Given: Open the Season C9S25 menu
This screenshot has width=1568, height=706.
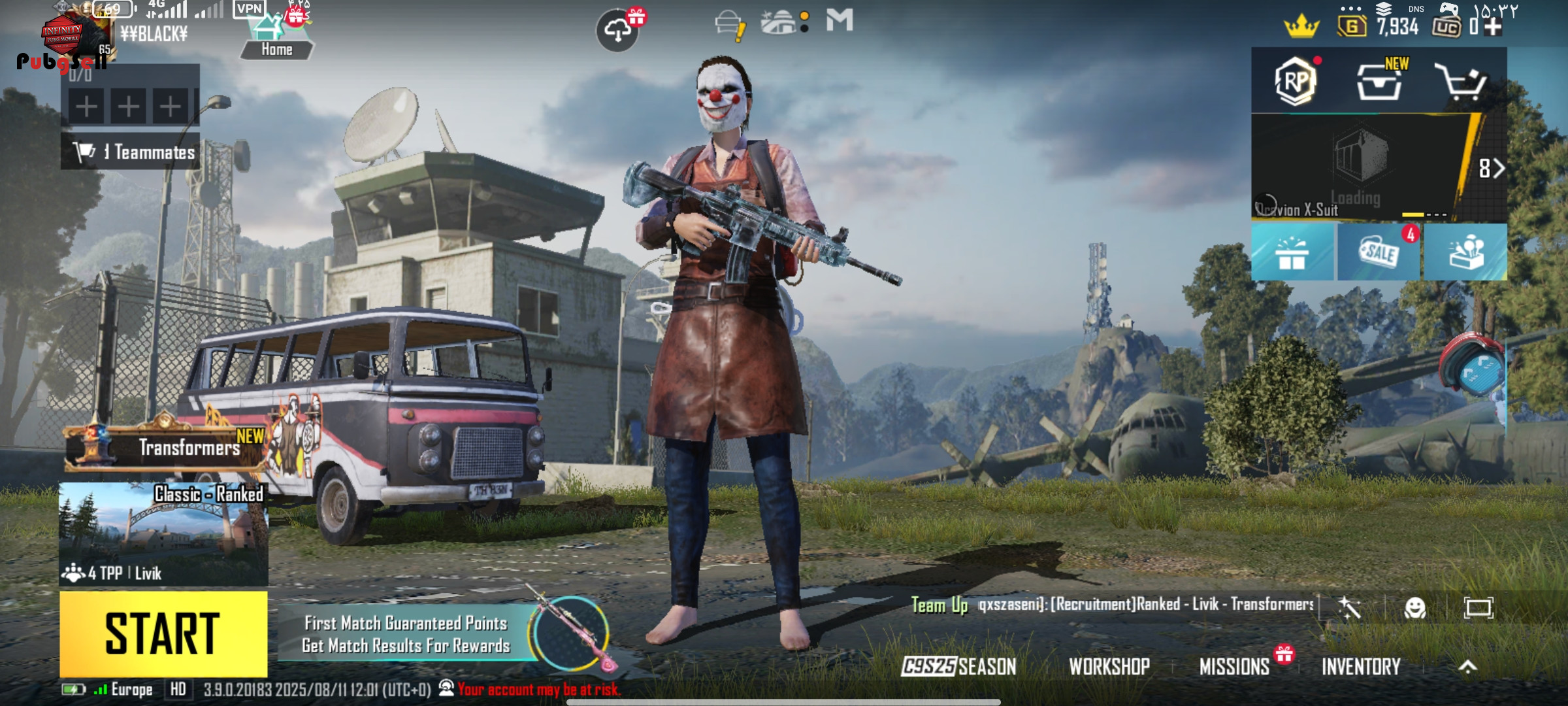Looking at the screenshot, I should tap(958, 666).
